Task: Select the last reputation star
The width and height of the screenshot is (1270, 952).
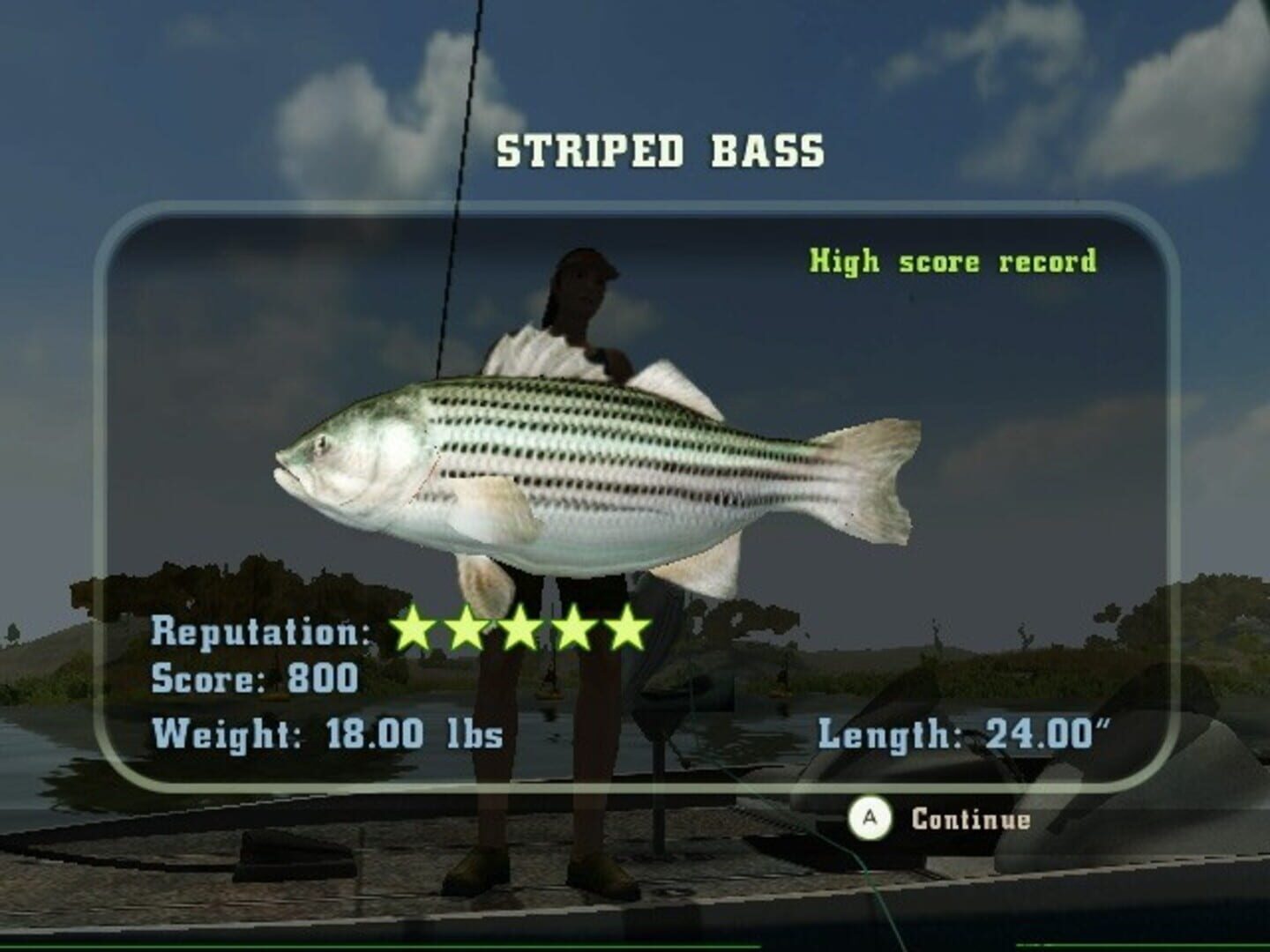Action: pos(626,628)
